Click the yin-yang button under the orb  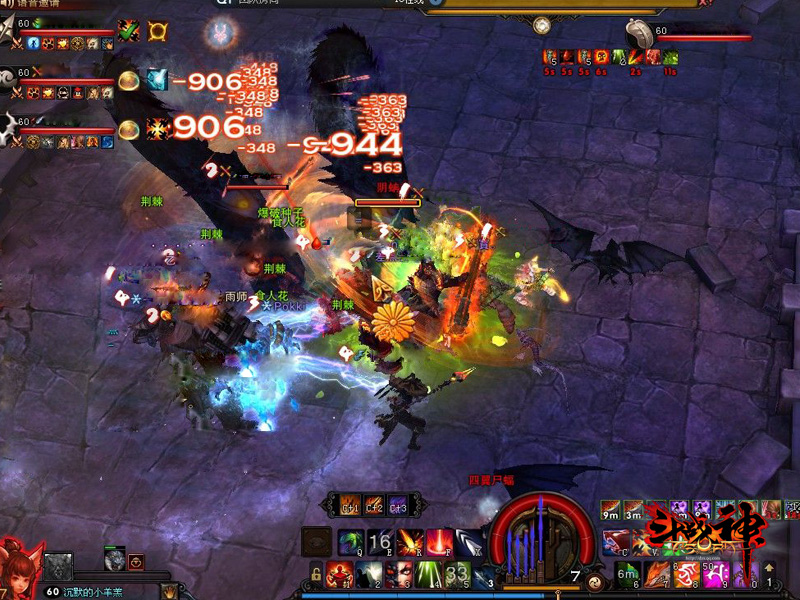[x=596, y=581]
